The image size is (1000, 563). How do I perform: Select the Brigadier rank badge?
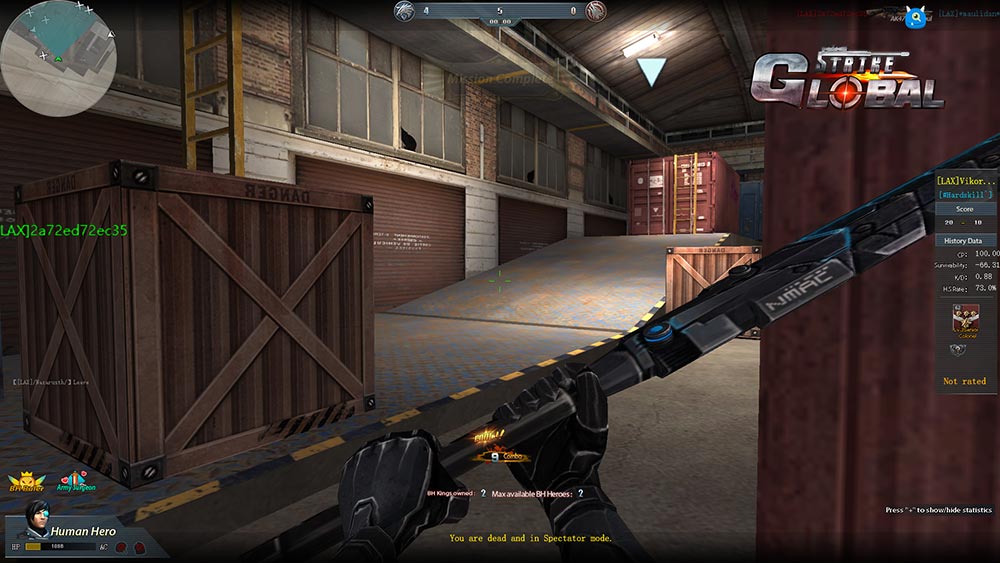tap(24, 482)
